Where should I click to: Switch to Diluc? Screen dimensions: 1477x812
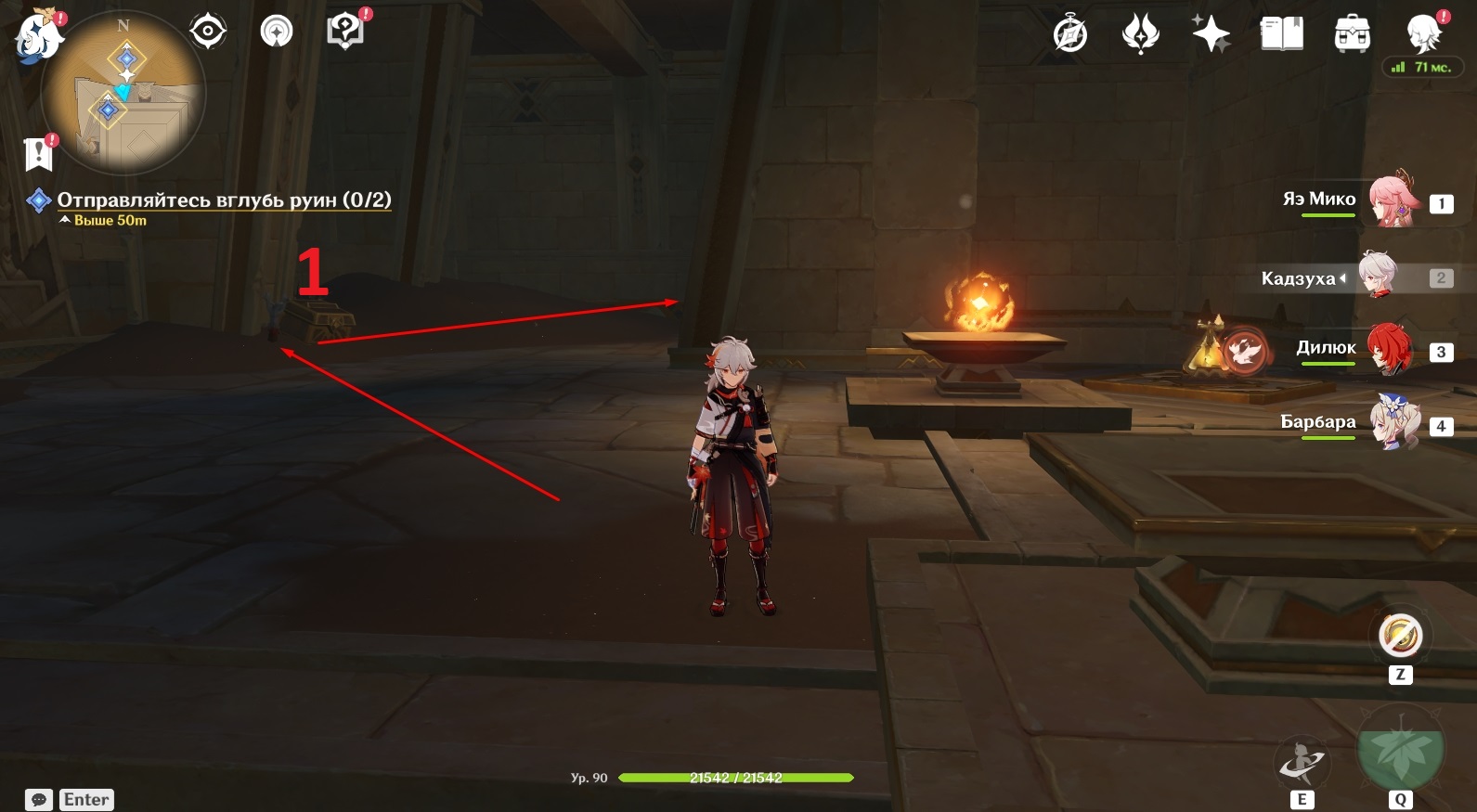coord(1389,350)
